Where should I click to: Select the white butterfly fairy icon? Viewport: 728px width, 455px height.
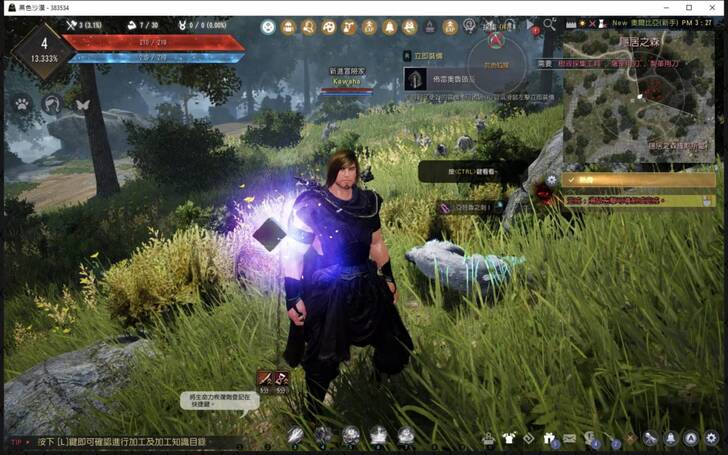click(x=82, y=103)
